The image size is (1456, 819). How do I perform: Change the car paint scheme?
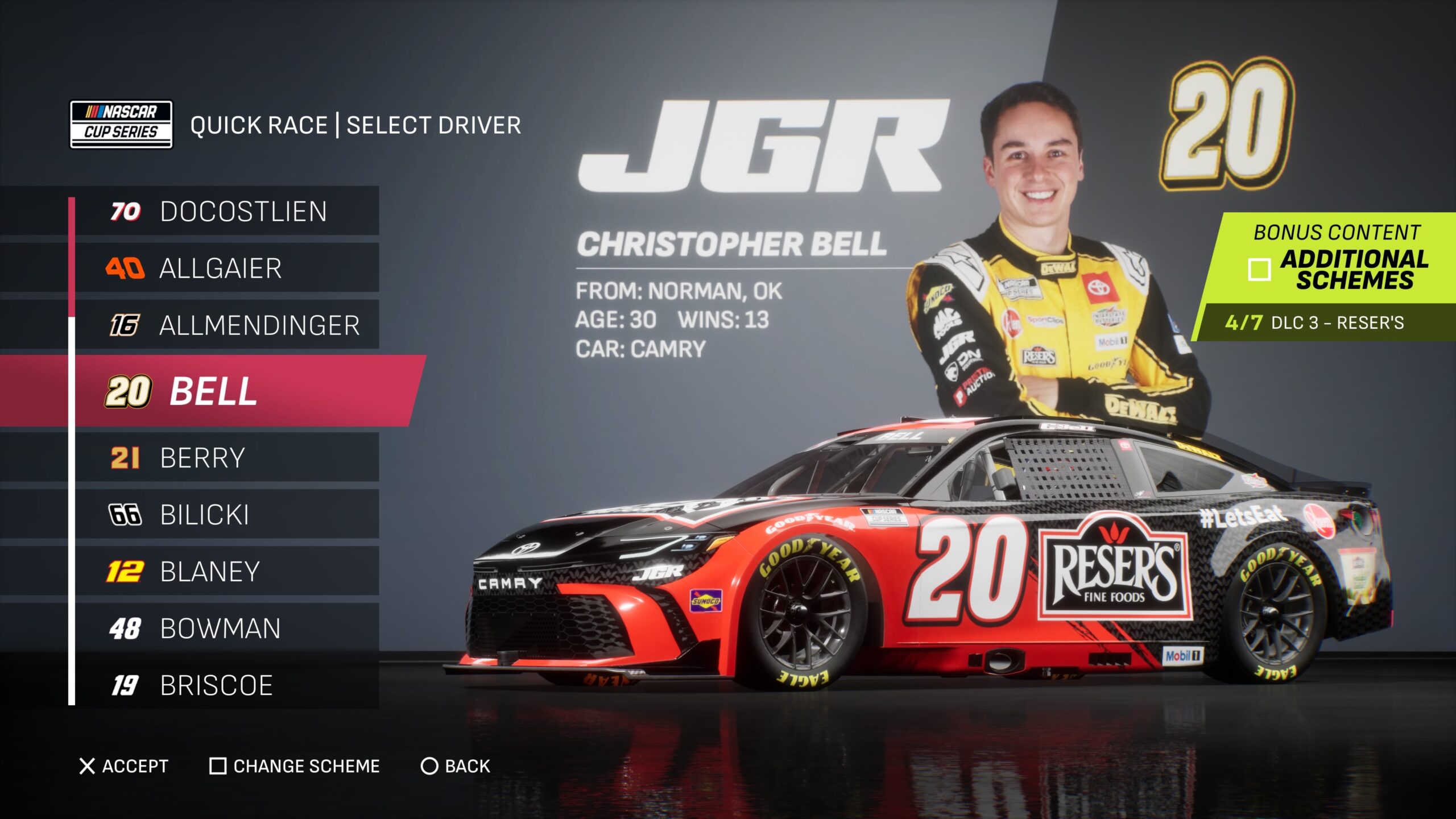(x=295, y=766)
